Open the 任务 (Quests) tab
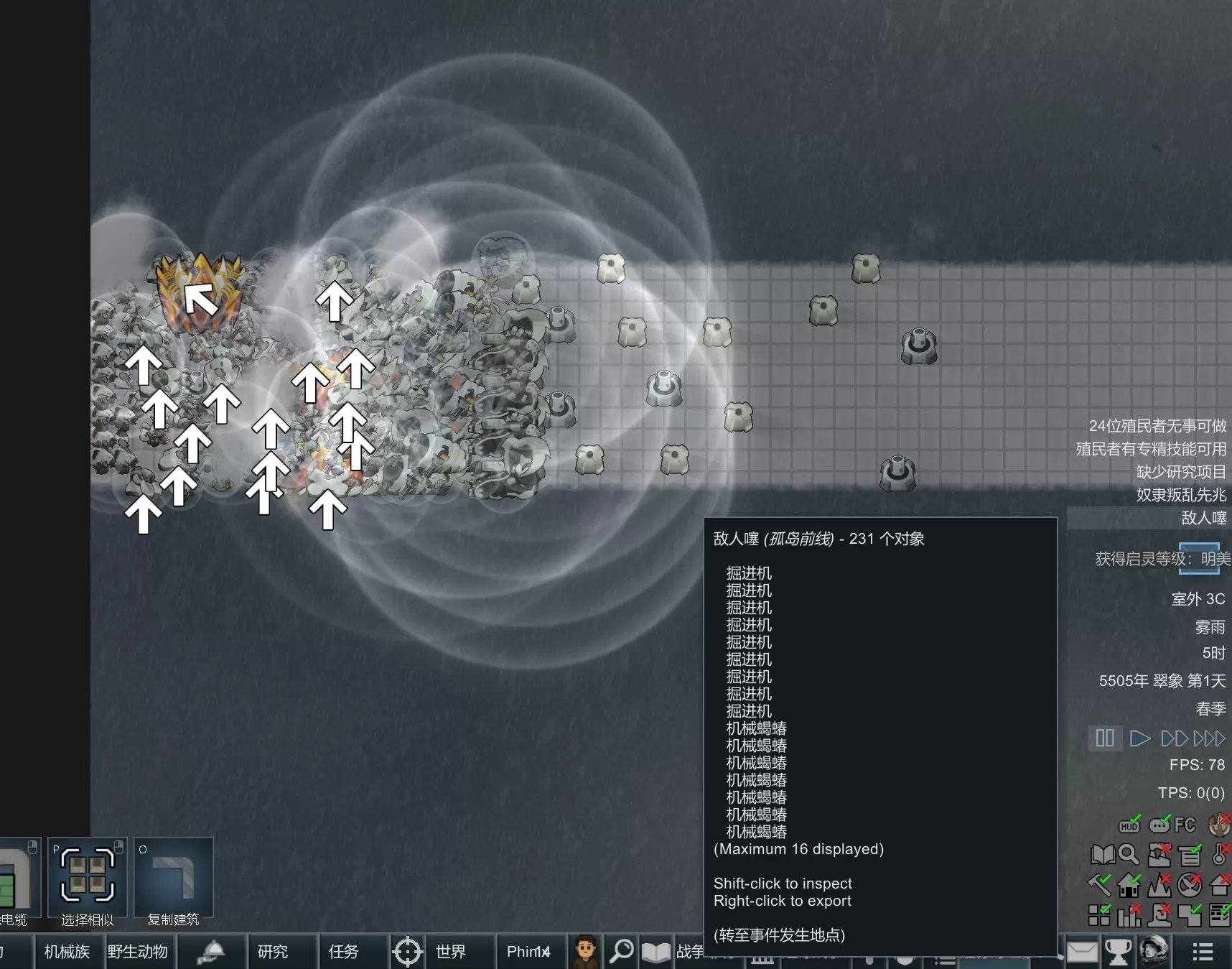The height and width of the screenshot is (969, 1232). pos(344,952)
